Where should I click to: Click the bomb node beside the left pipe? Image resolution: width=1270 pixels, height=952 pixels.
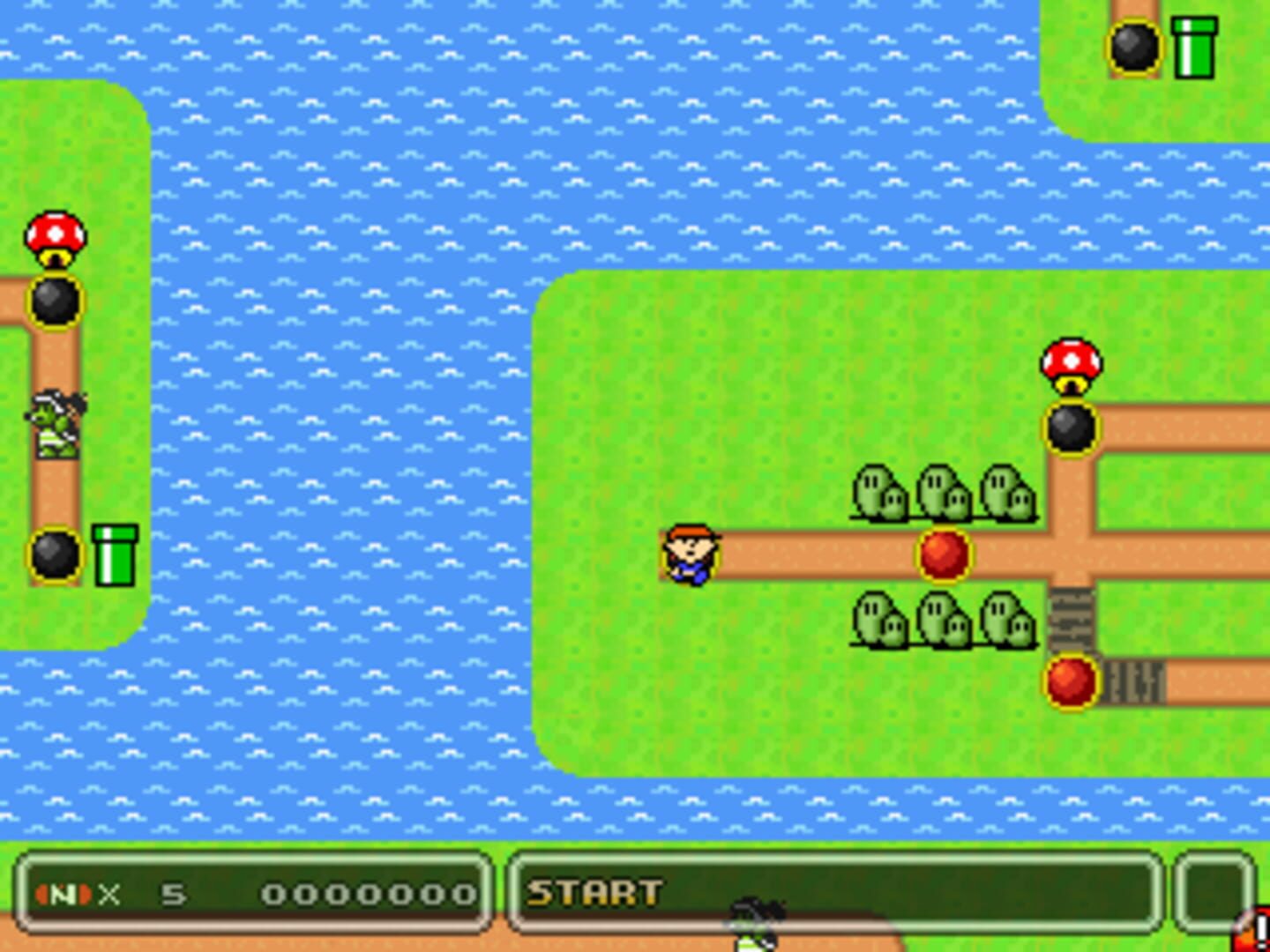(x=55, y=555)
